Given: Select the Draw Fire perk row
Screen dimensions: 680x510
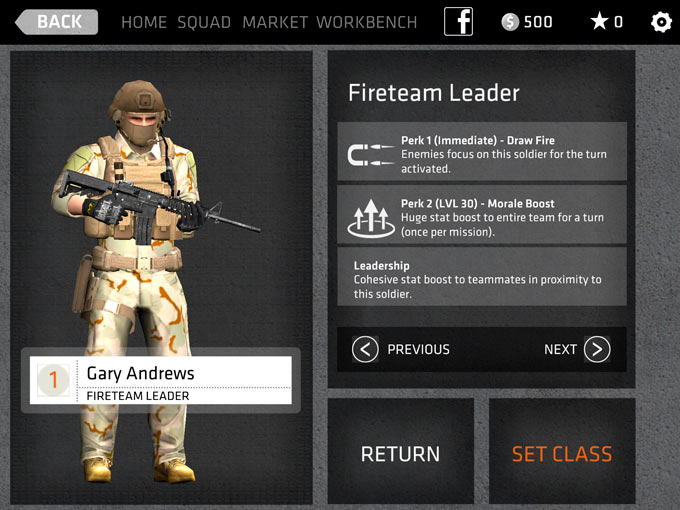Looking at the screenshot, I should (482, 152).
